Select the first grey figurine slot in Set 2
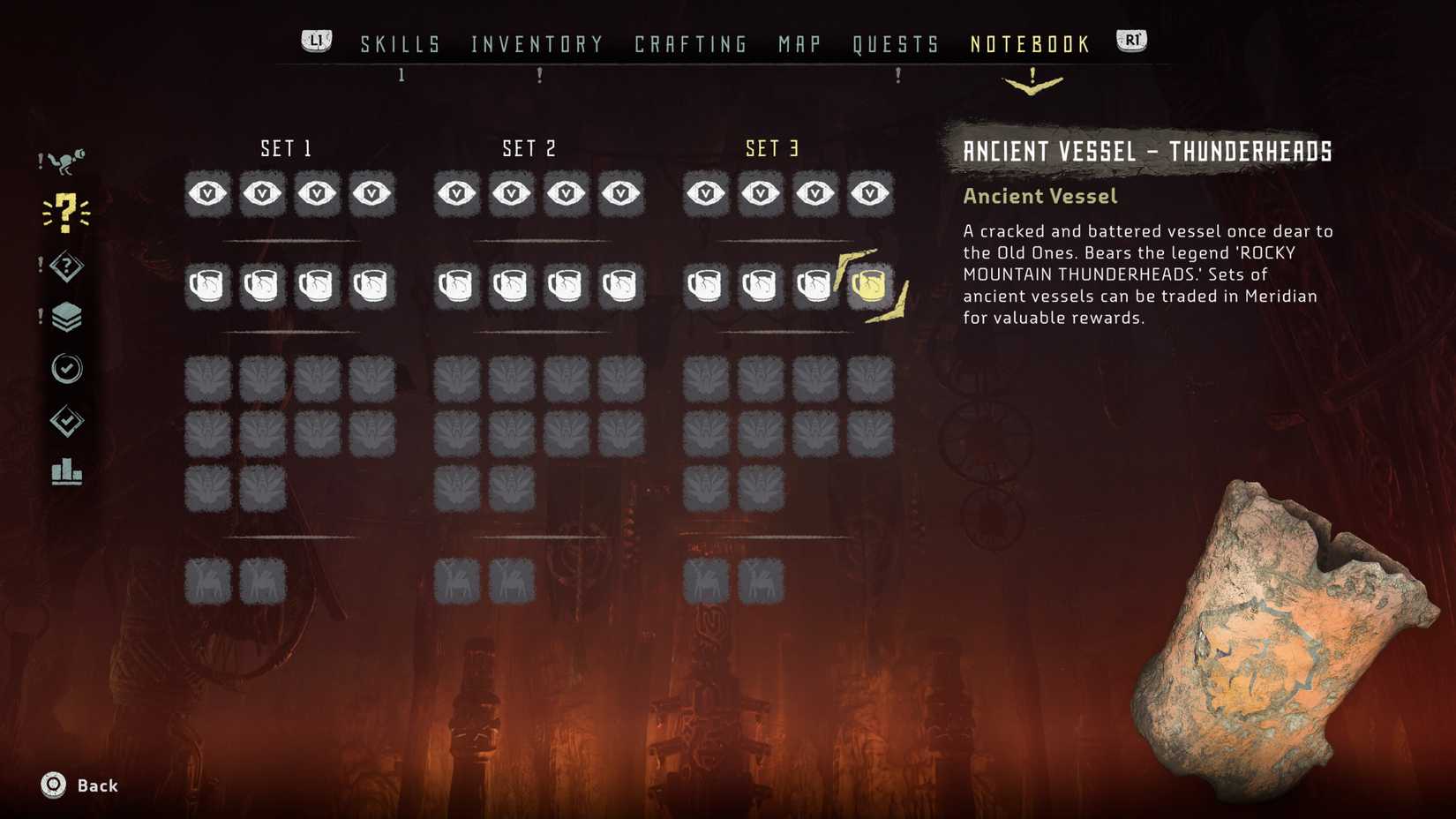 (456, 580)
